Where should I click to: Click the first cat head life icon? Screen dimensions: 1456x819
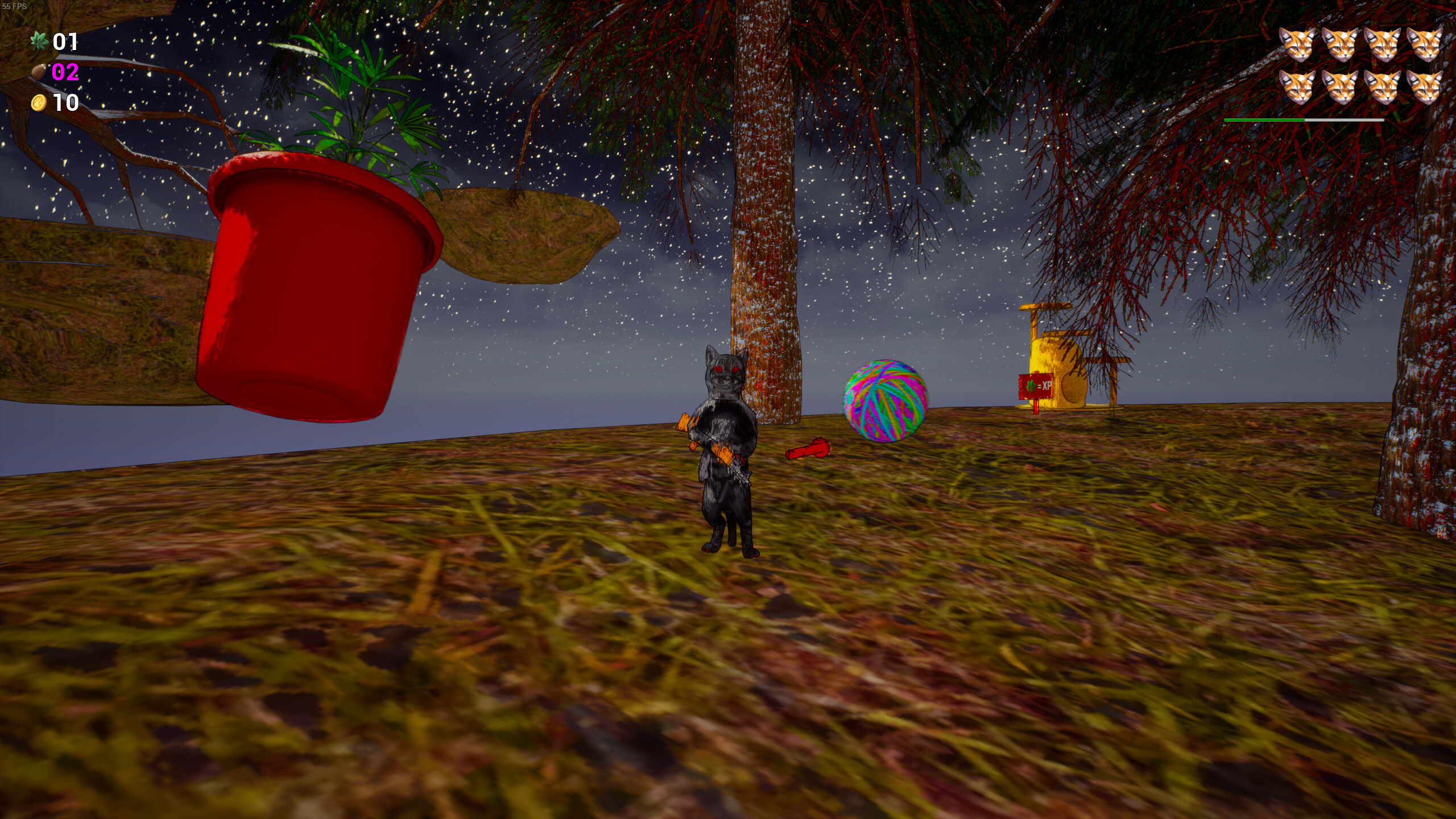[1297, 45]
